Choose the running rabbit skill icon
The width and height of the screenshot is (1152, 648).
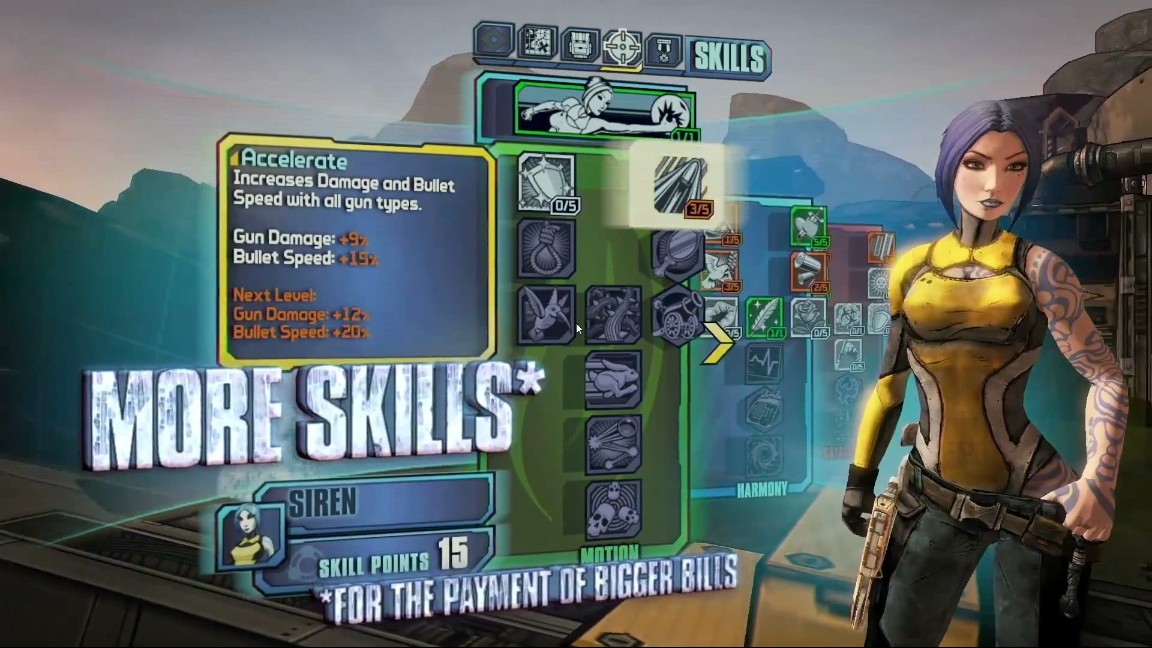pos(613,380)
